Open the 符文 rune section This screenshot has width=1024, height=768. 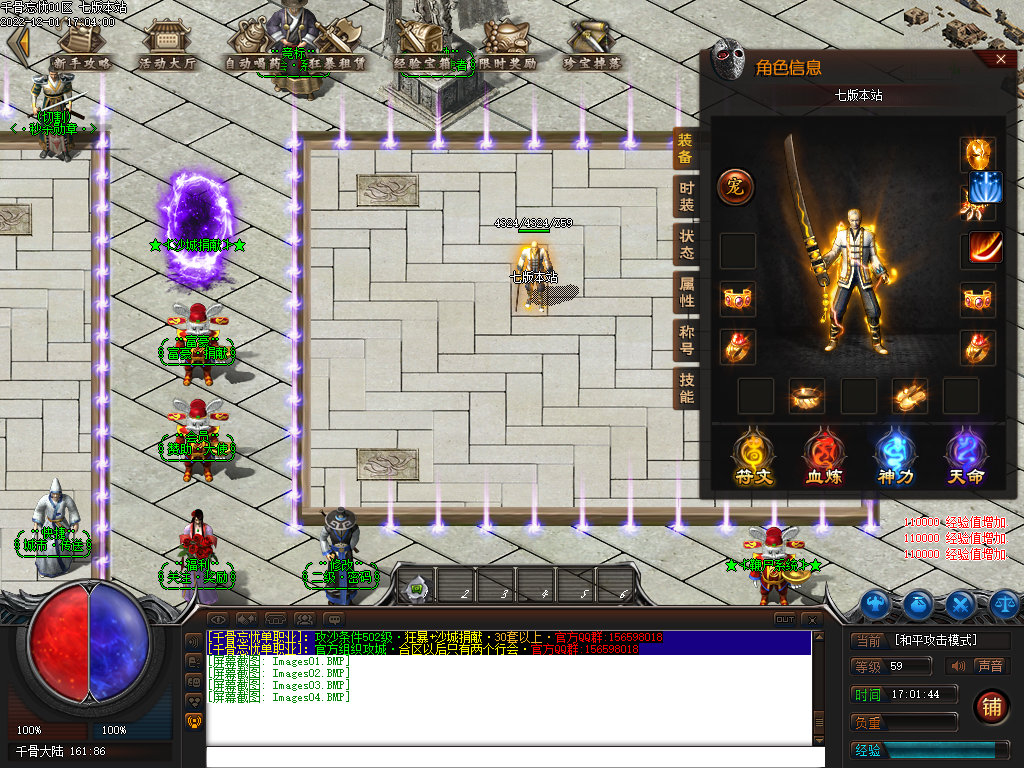pos(752,459)
